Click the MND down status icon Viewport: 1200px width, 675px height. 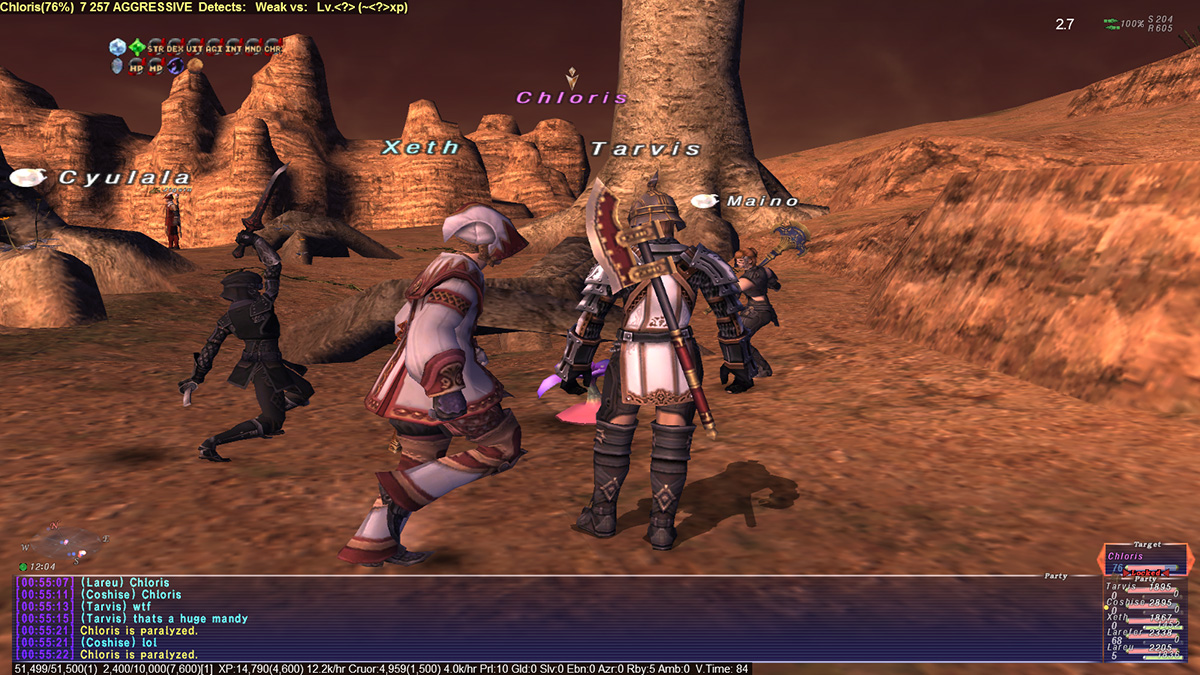pos(253,47)
